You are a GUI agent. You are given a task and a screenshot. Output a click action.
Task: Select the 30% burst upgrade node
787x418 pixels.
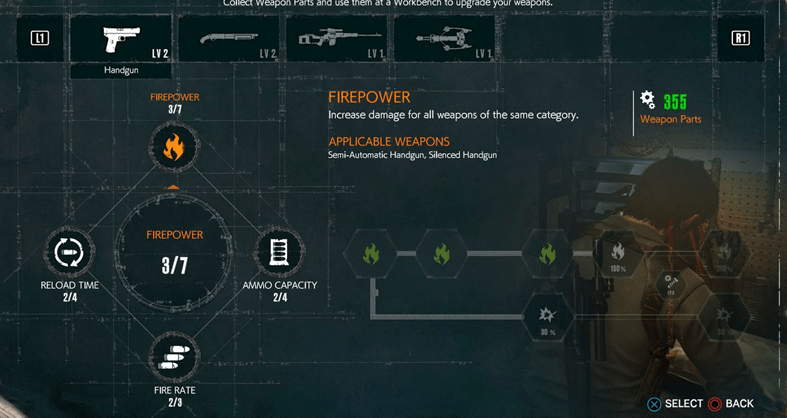548,319
